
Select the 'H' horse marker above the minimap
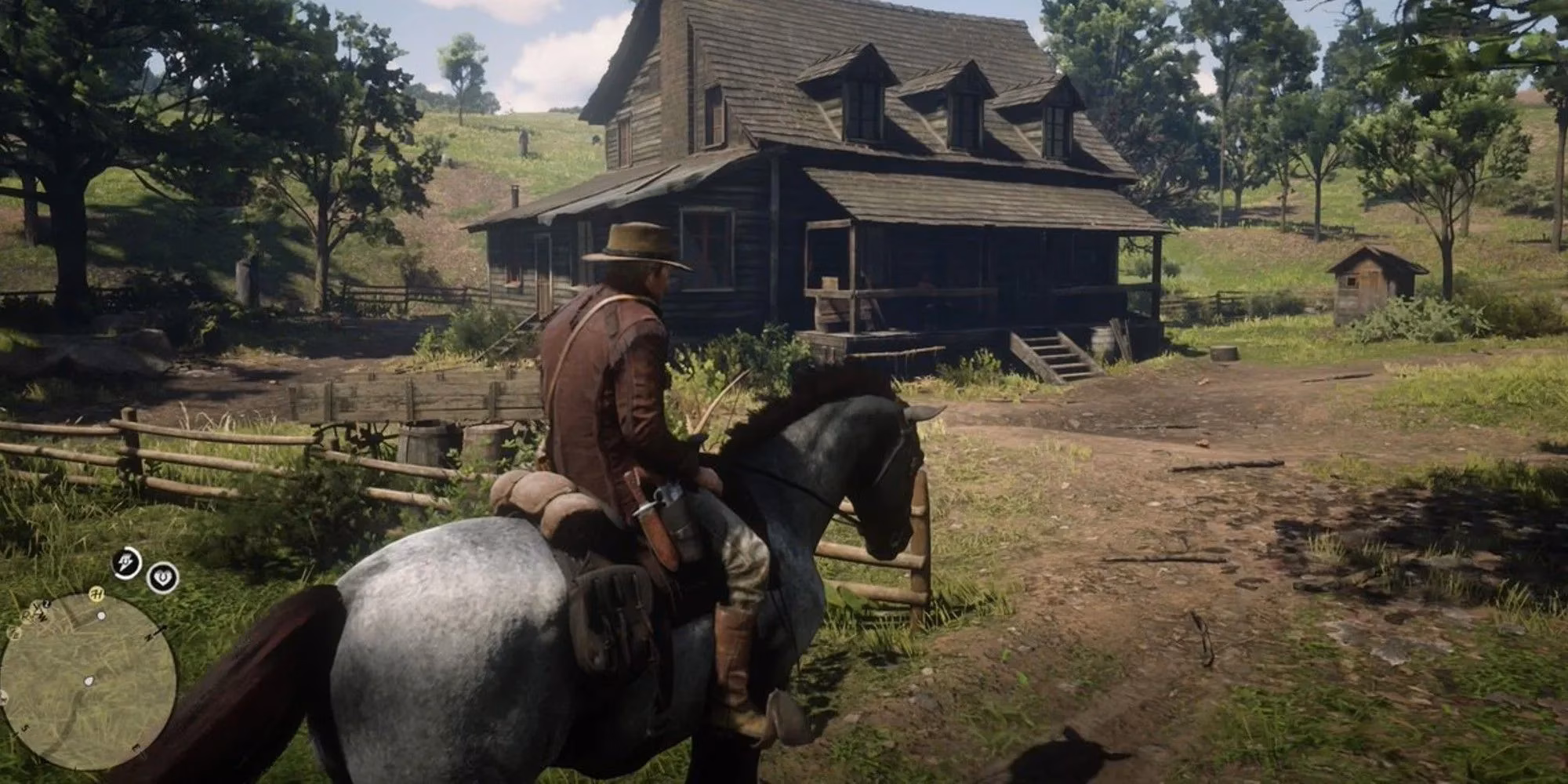pos(96,593)
